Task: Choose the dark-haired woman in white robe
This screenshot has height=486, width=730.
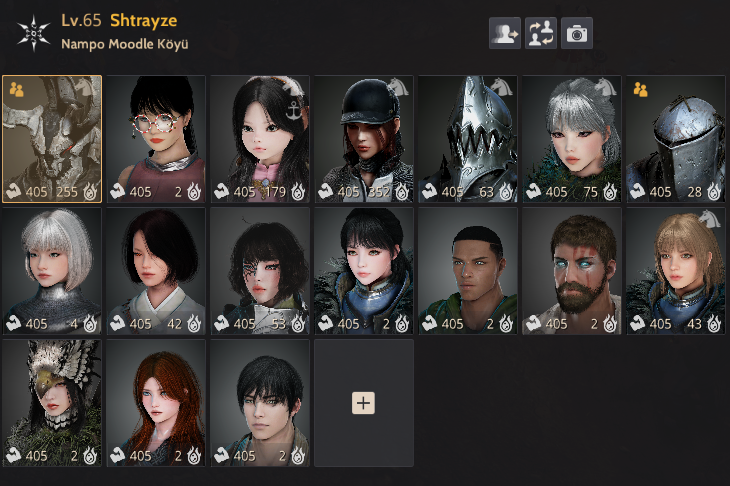Action: point(156,270)
